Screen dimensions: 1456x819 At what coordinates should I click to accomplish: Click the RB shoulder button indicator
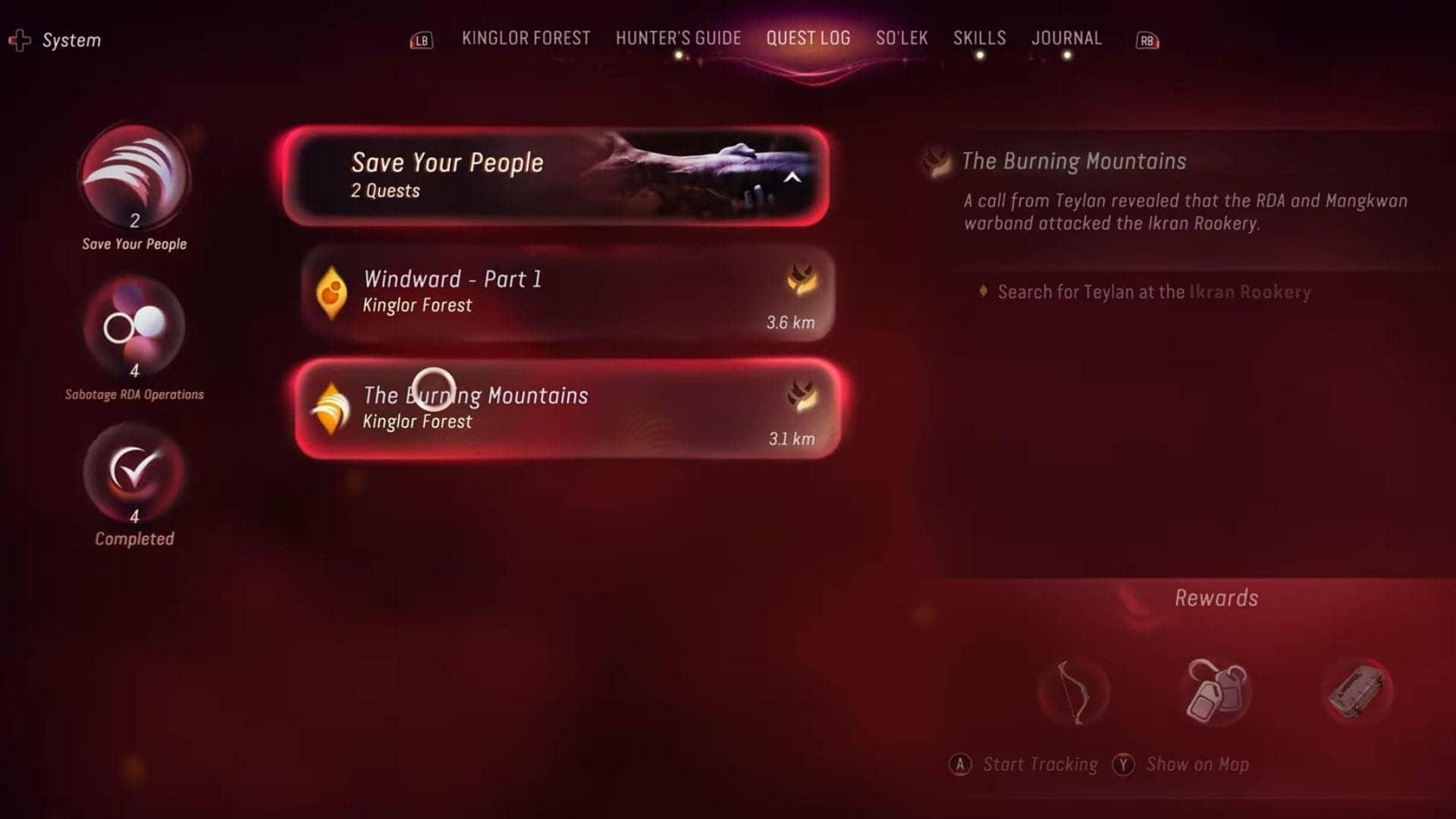1146,42
